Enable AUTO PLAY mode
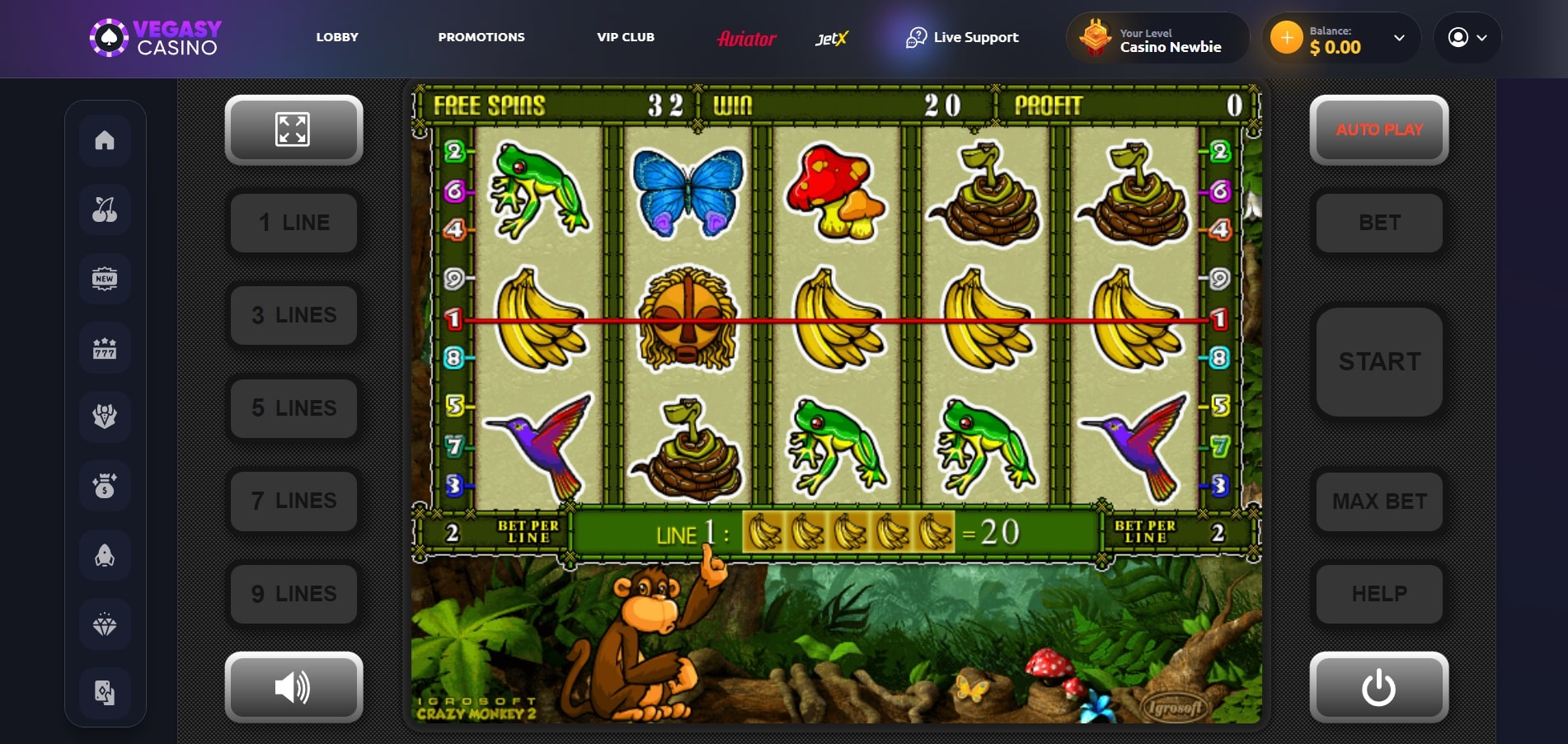This screenshot has height=744, width=1568. 1378,129
